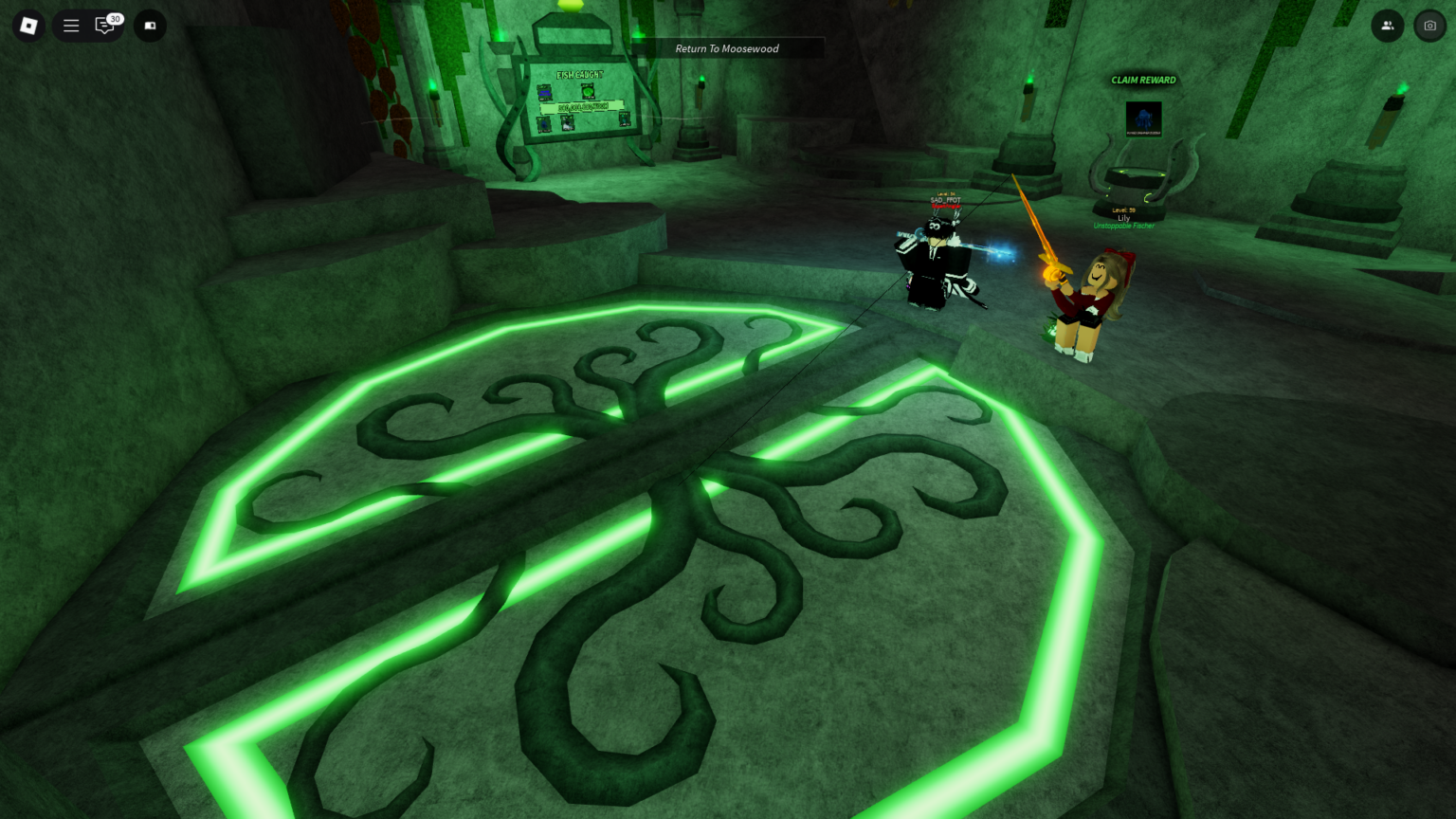Click the Return To Moosewood sign
The width and height of the screenshot is (1456, 819).
pyautogui.click(x=726, y=48)
